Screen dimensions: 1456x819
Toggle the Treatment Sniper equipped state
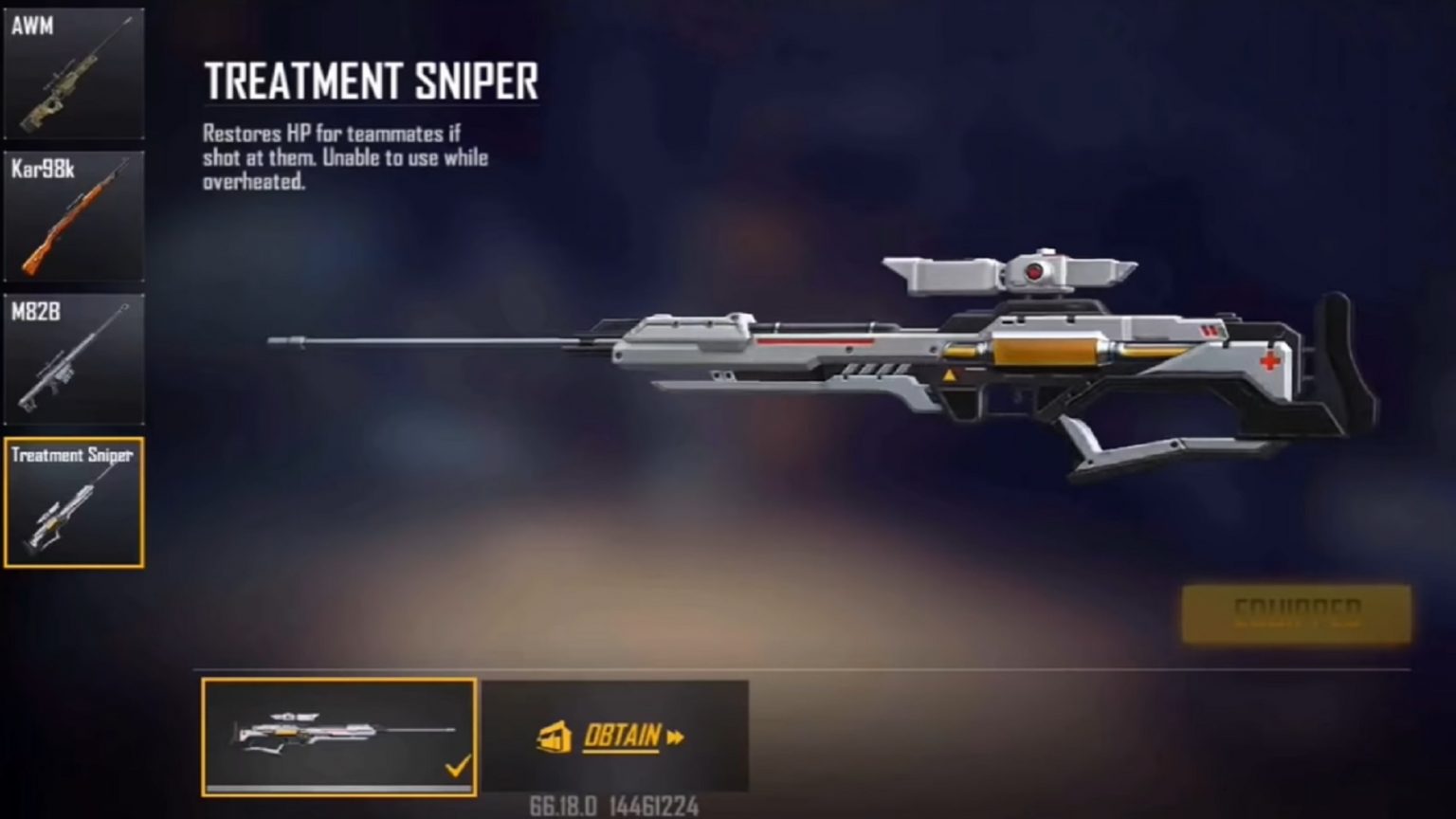[1295, 613]
